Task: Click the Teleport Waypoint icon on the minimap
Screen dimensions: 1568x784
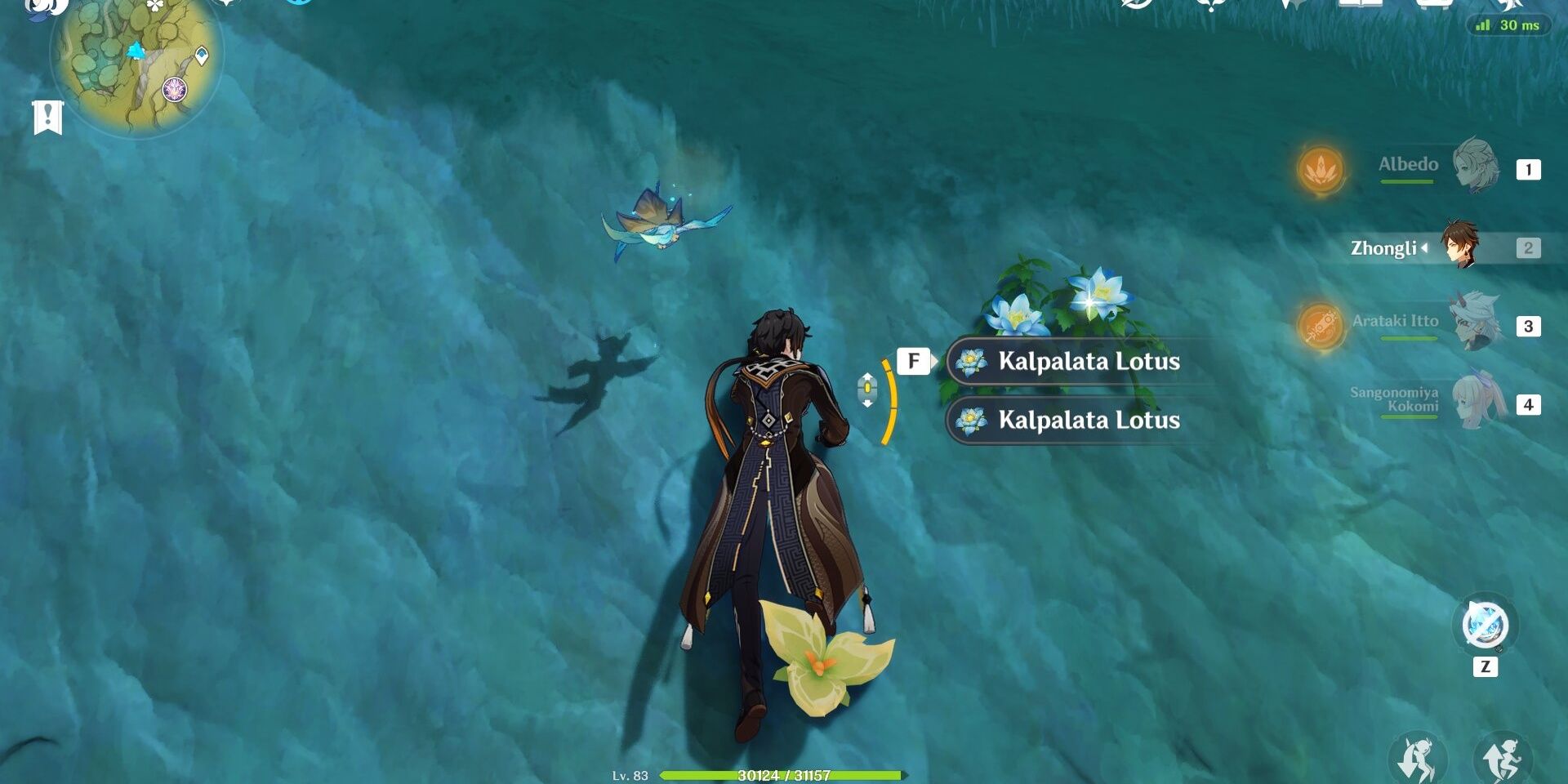Action: [x=202, y=56]
